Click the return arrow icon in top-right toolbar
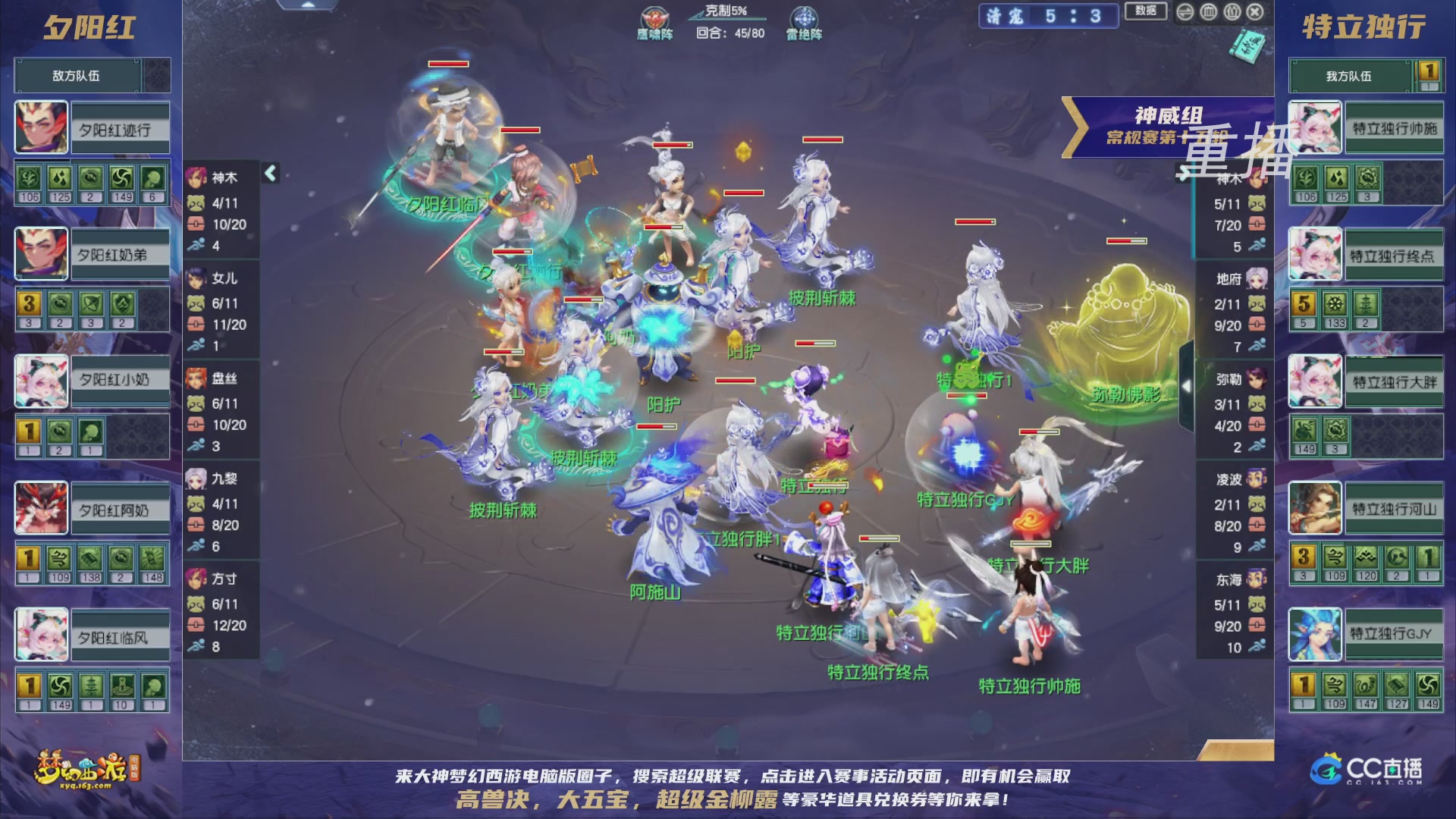1456x819 pixels. (x=1185, y=13)
